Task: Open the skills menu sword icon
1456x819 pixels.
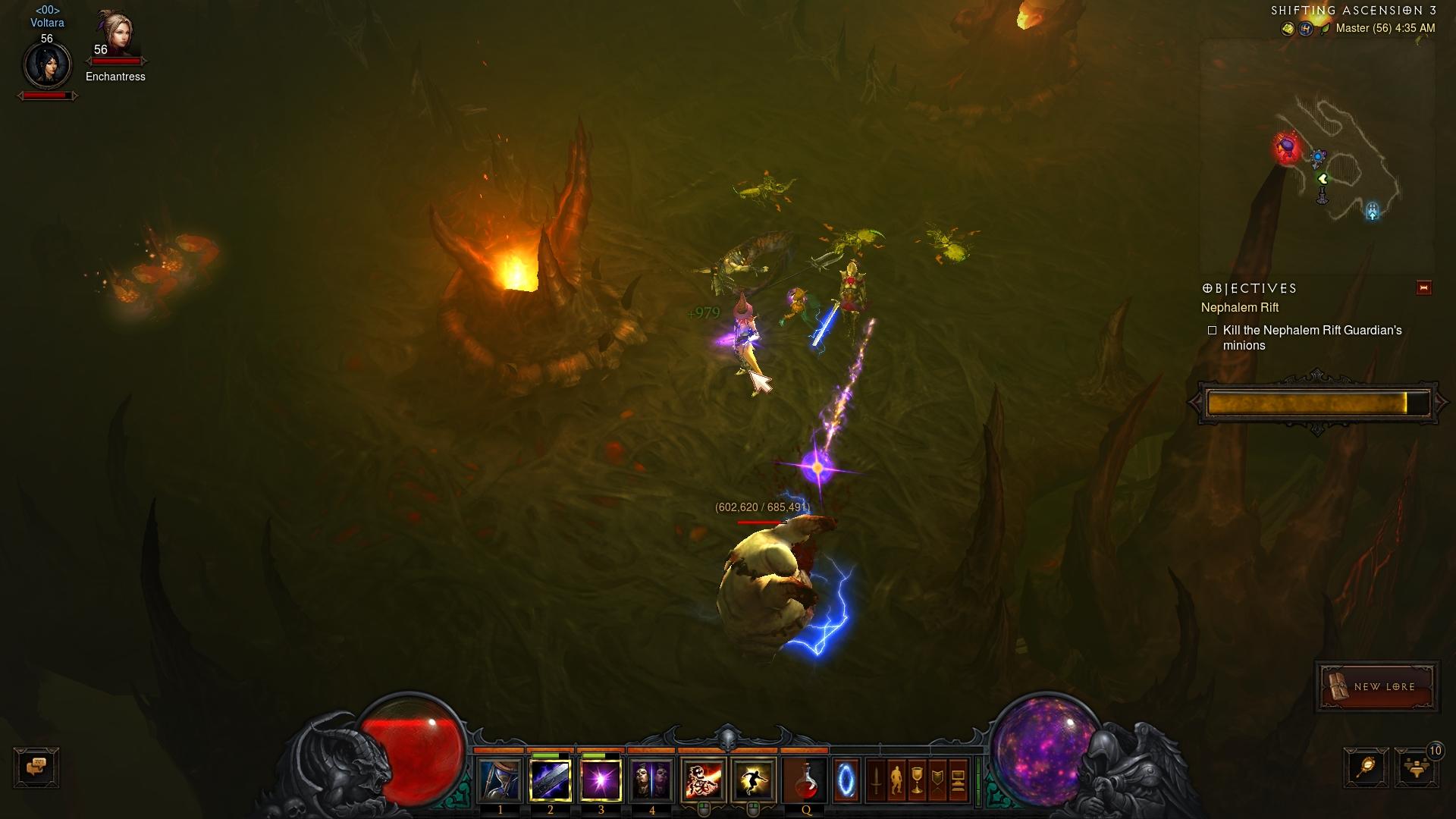Action: point(876,780)
